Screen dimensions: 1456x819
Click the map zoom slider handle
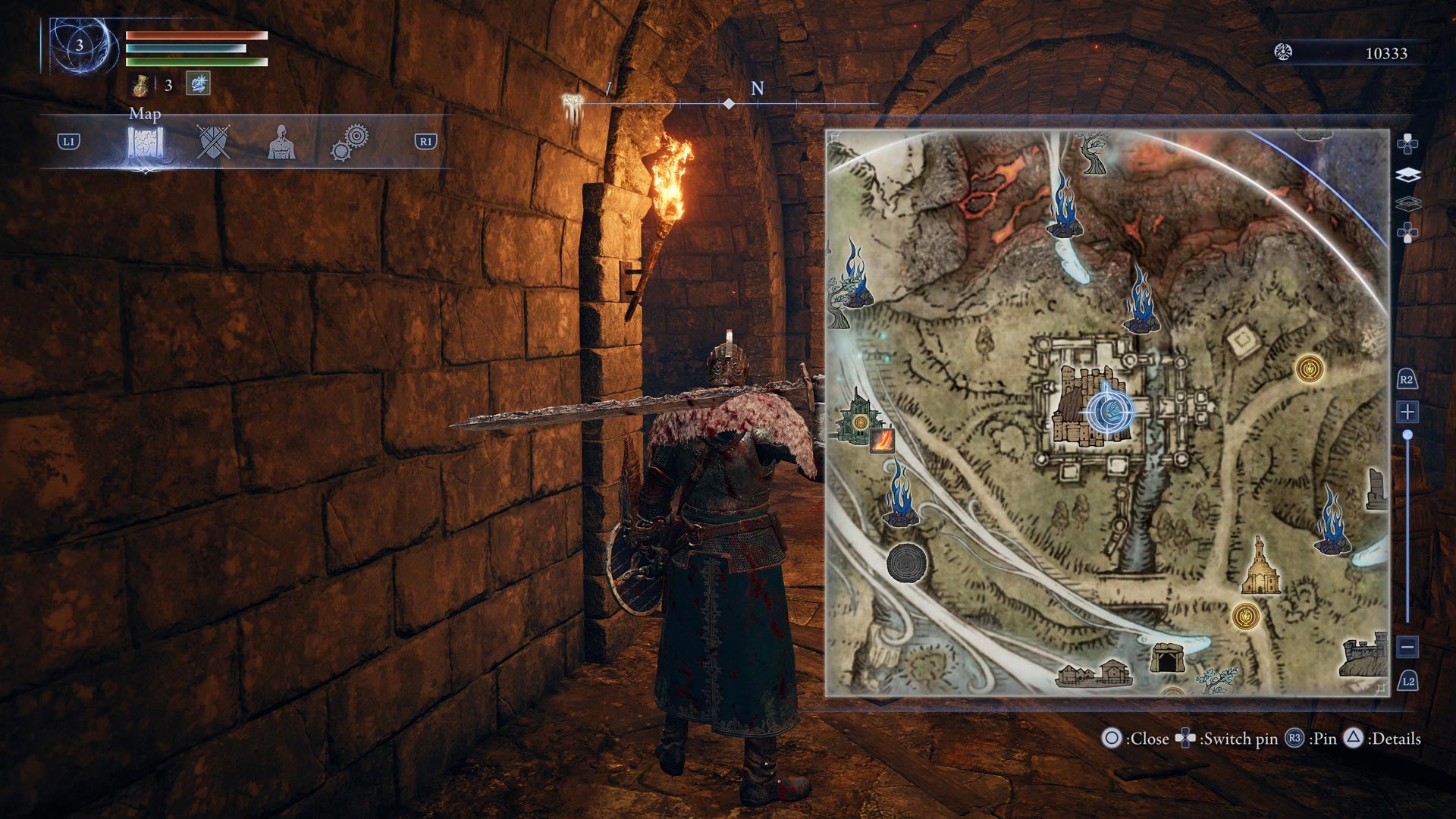tap(1408, 435)
